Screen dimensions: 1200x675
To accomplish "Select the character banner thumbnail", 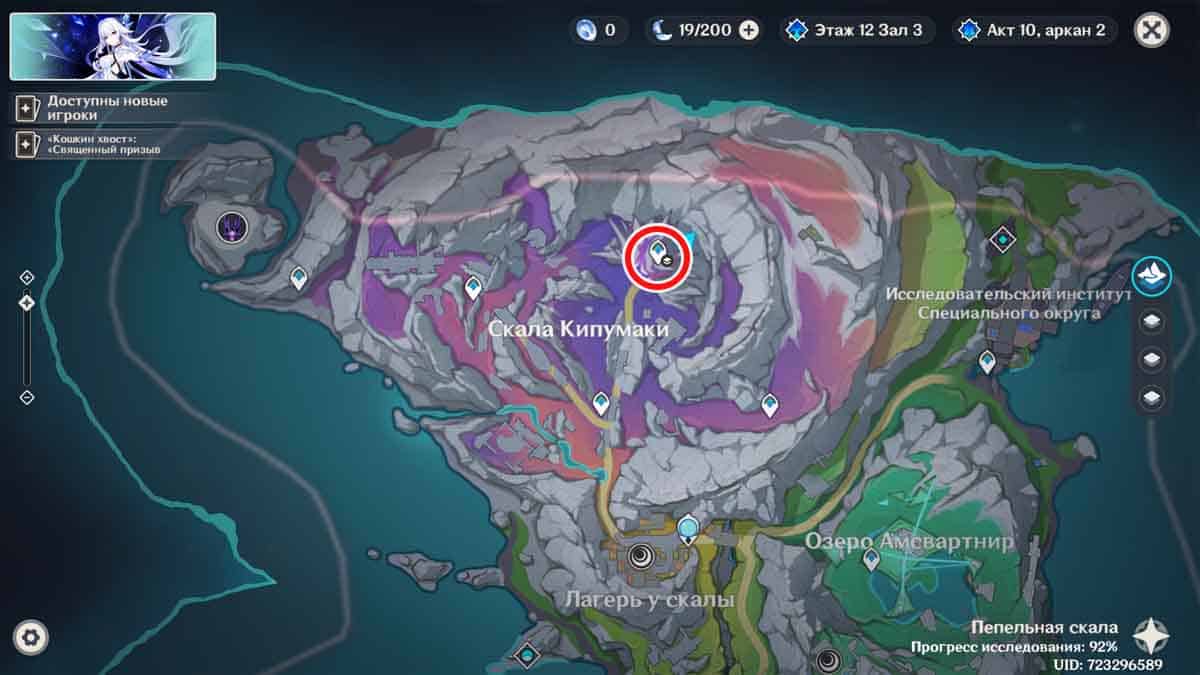I will click(x=112, y=46).
